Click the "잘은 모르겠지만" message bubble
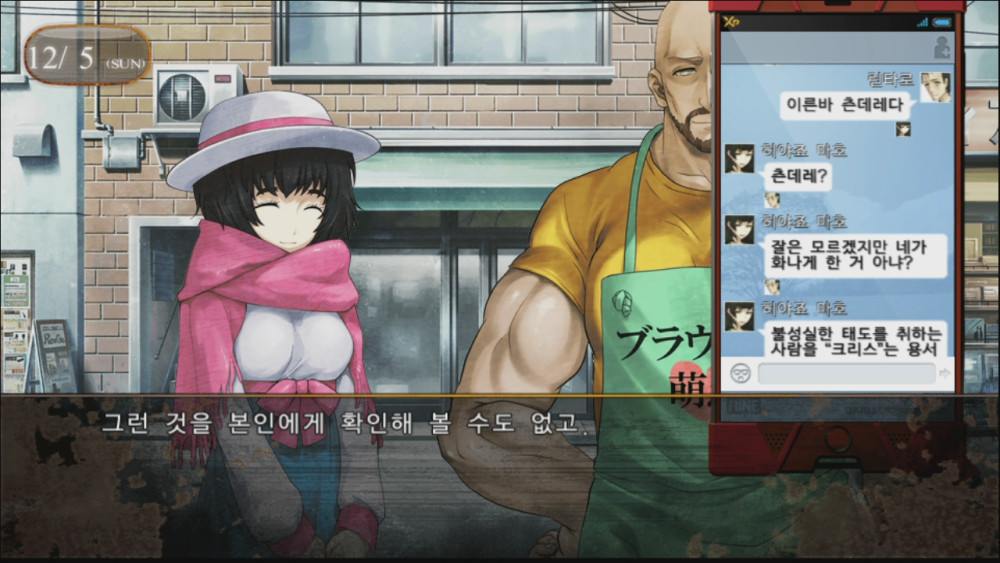Screen dimensions: 1000x563 point(854,256)
